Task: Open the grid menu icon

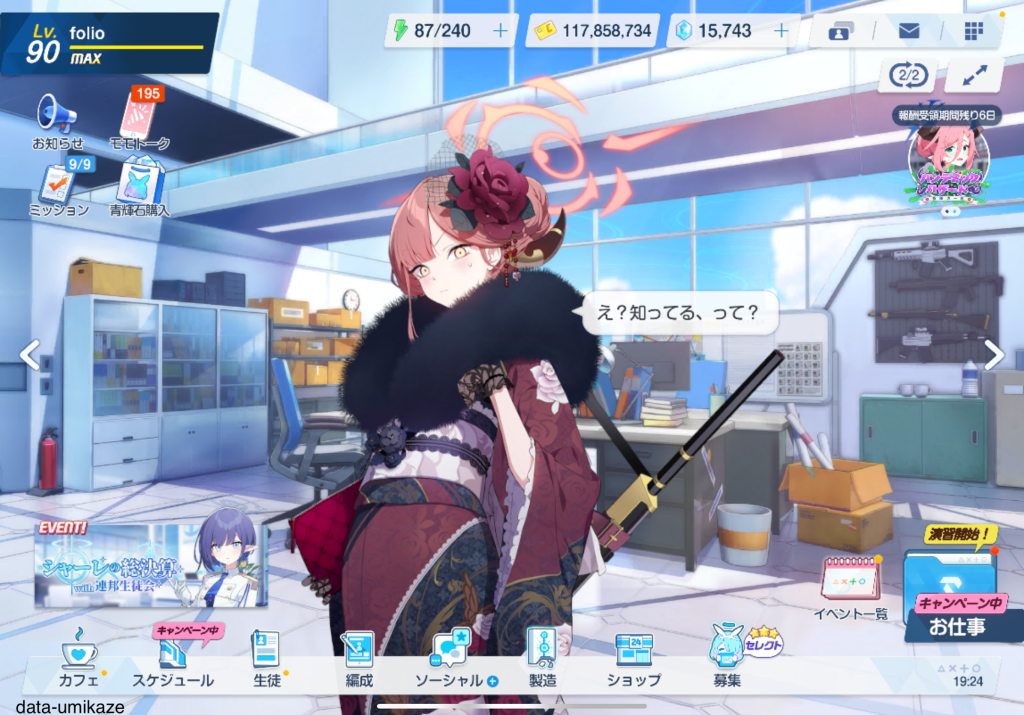Action: pos(973,31)
